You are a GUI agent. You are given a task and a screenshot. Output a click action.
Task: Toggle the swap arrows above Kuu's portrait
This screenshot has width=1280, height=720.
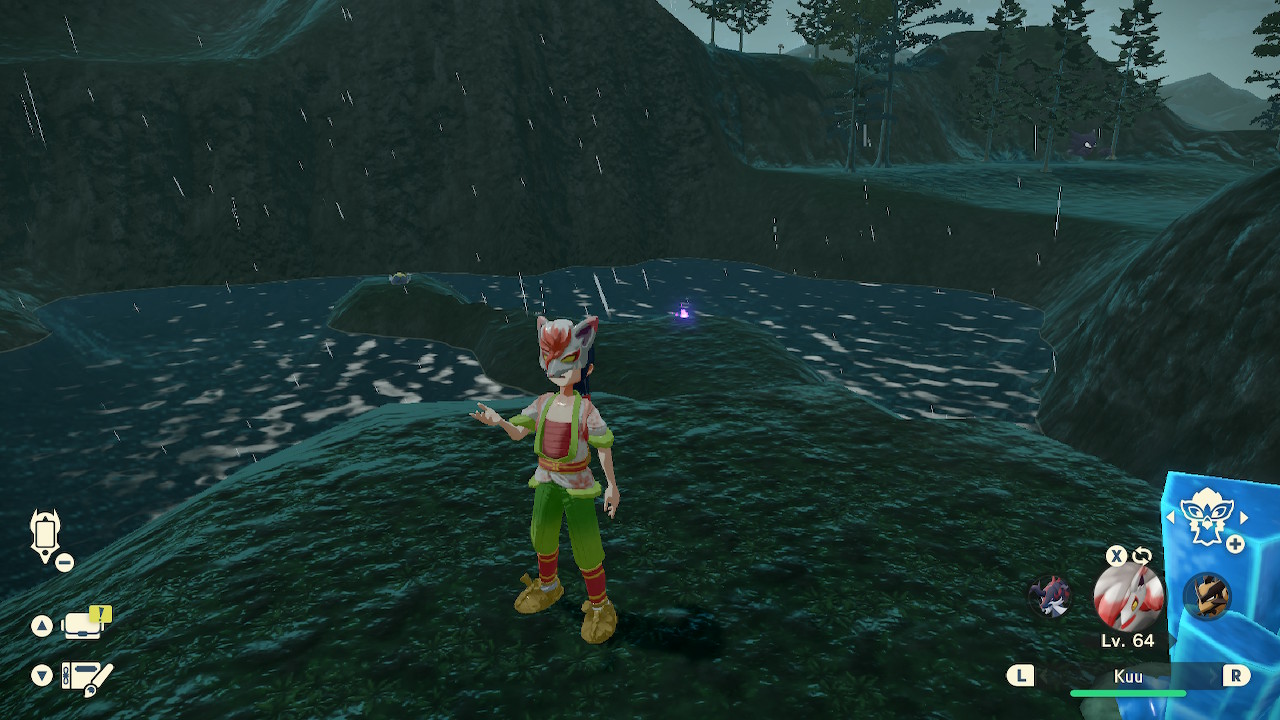[x=1142, y=556]
